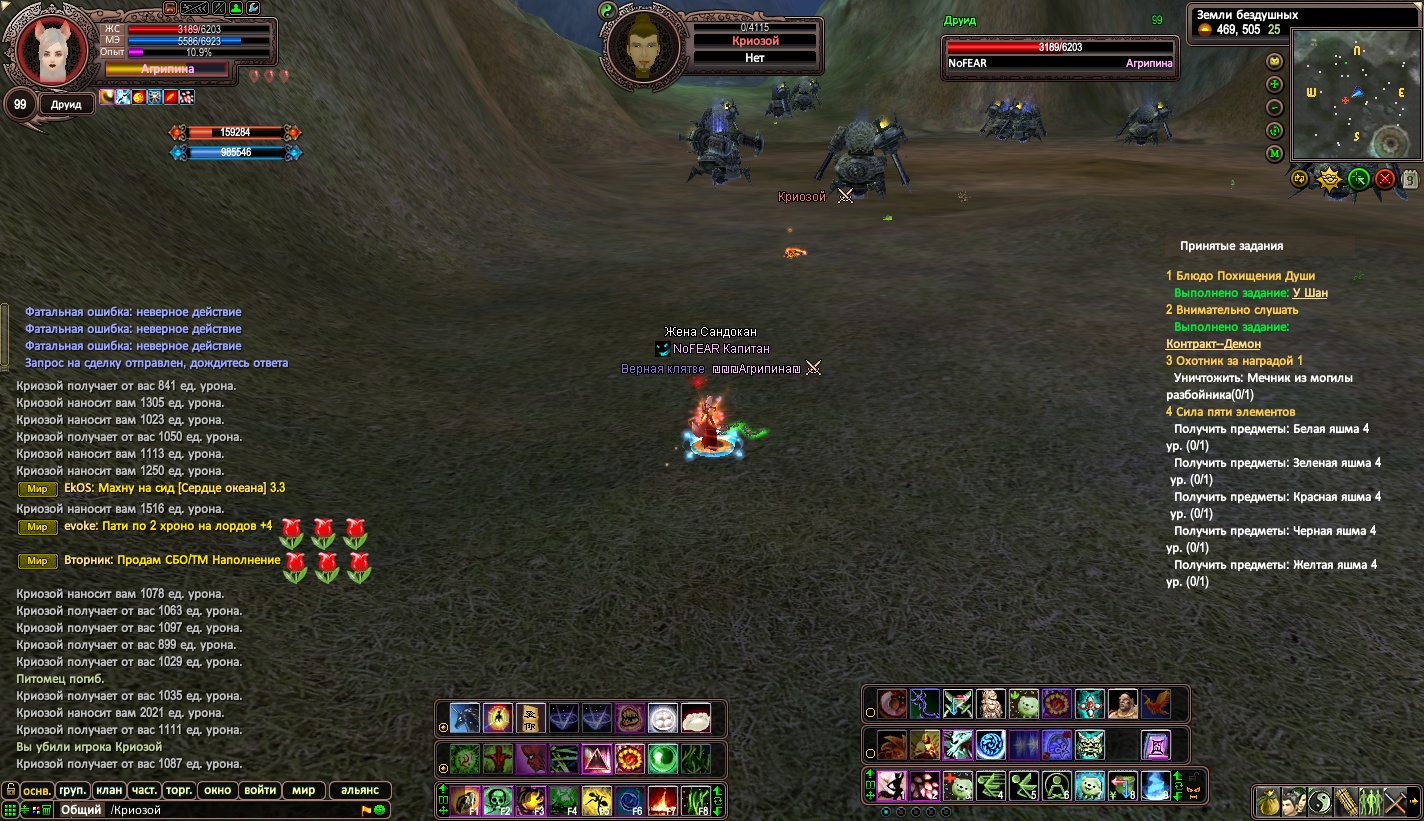Open the "Контракт–Демон" quest link
This screenshot has height=821, width=1424.
click(1213, 344)
